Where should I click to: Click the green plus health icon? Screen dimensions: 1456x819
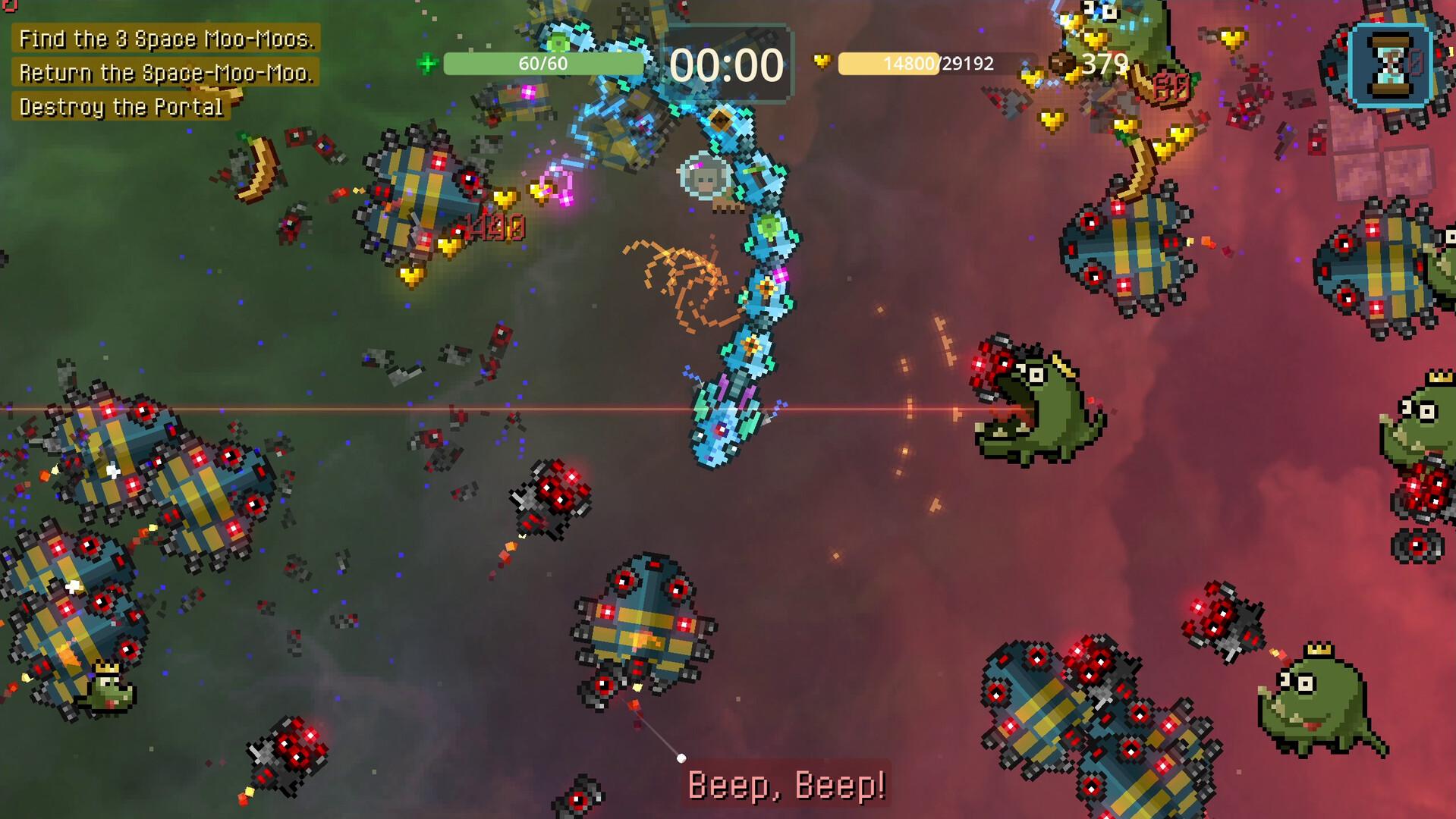(427, 64)
